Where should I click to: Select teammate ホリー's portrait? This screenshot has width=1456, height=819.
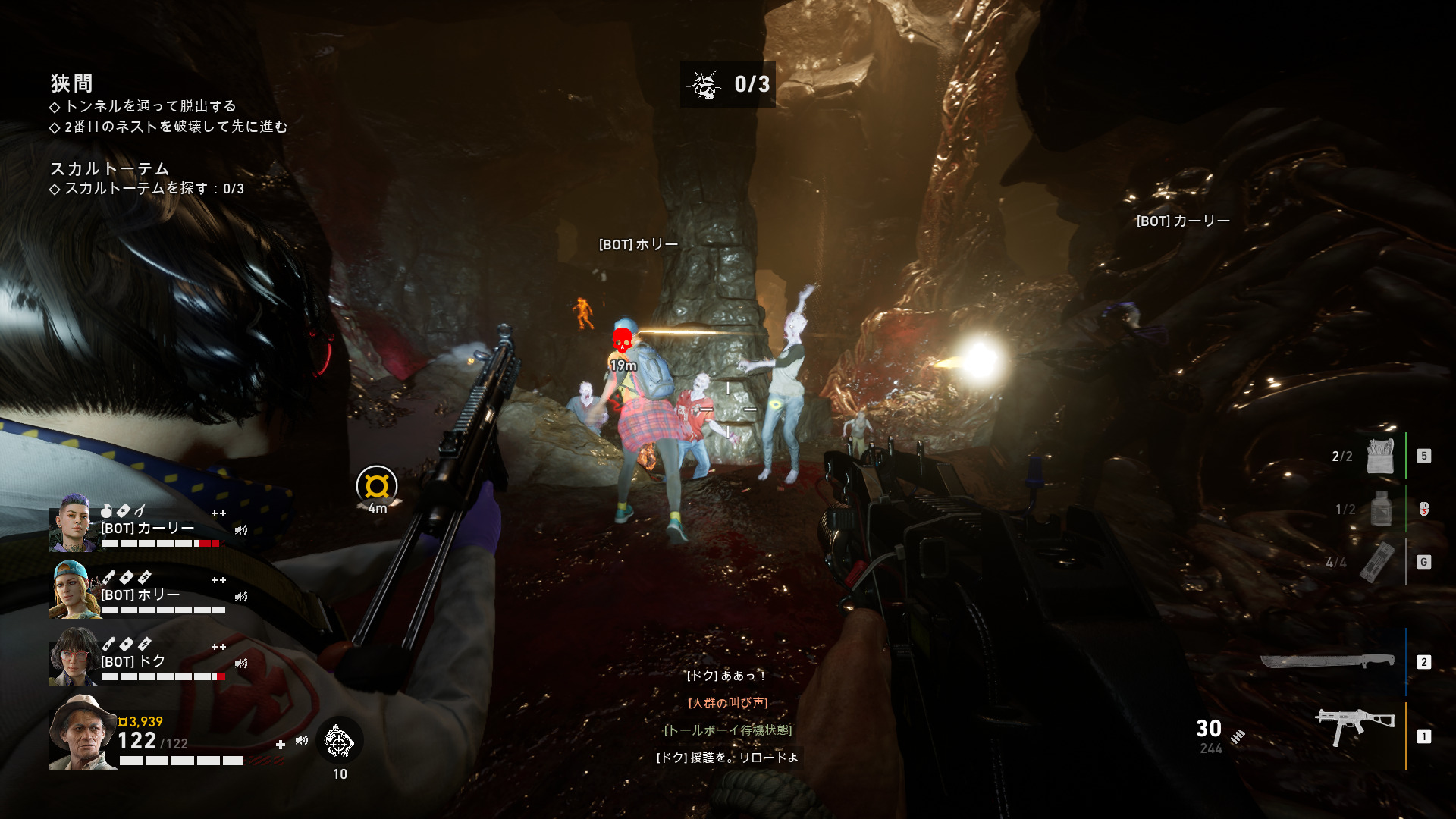[73, 589]
